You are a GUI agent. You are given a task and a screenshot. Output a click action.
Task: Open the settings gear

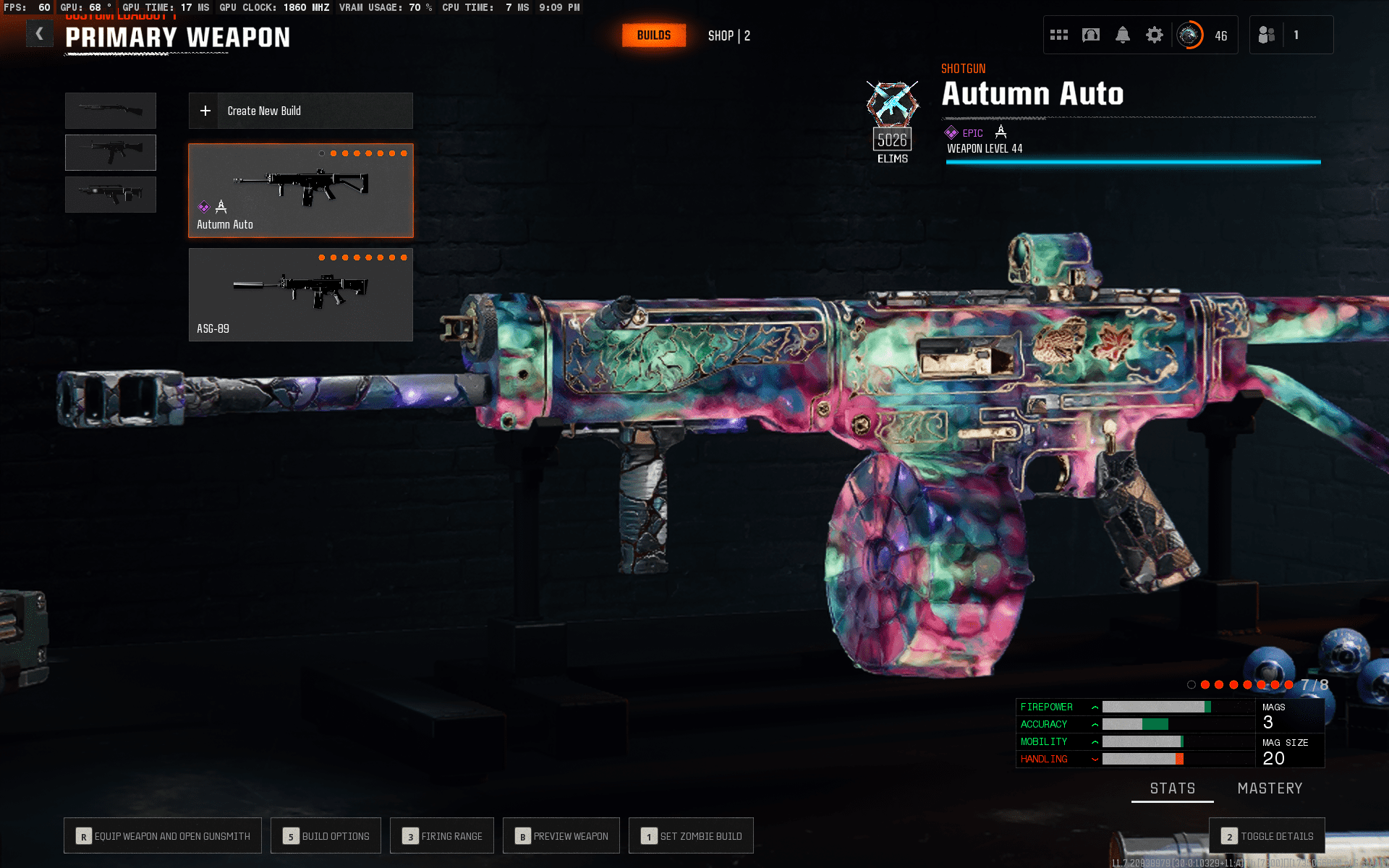[x=1155, y=35]
